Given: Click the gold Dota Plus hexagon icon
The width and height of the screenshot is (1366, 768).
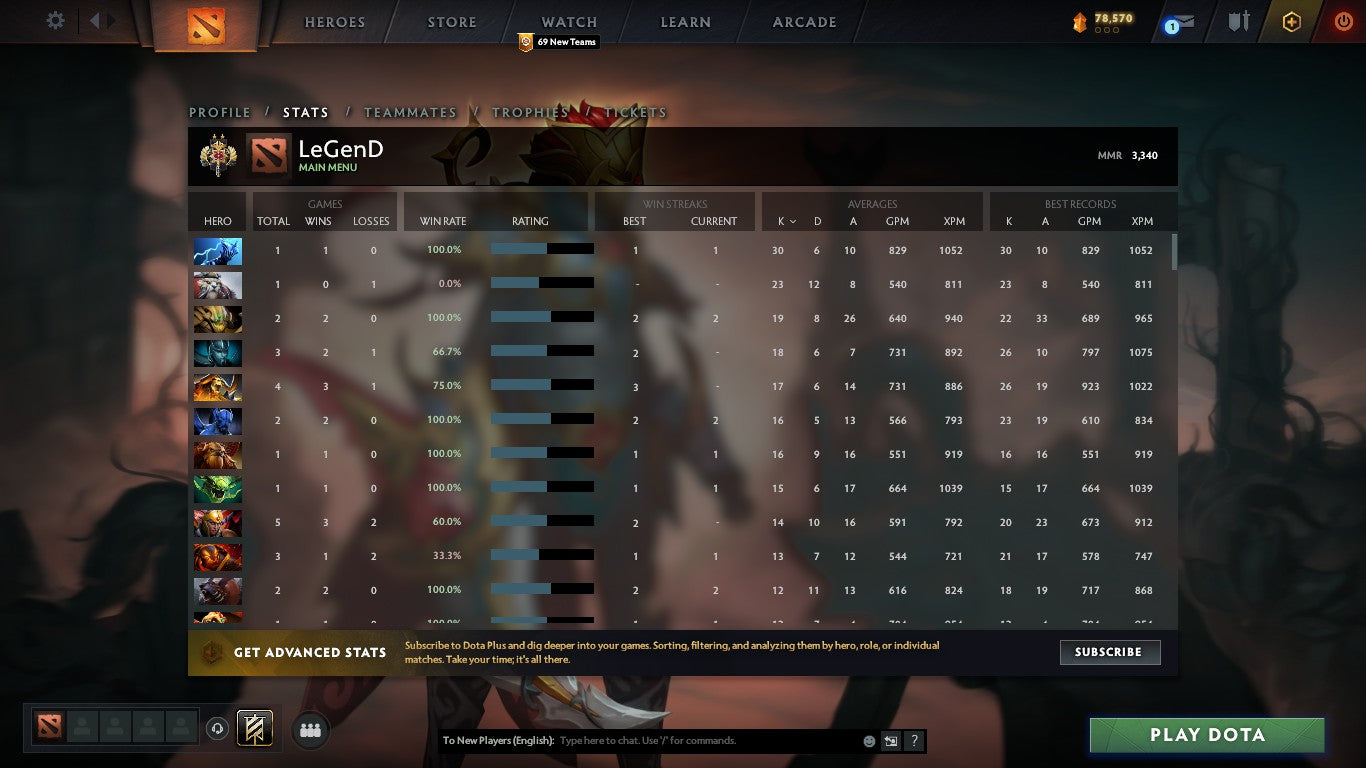Looking at the screenshot, I should tap(1291, 21).
